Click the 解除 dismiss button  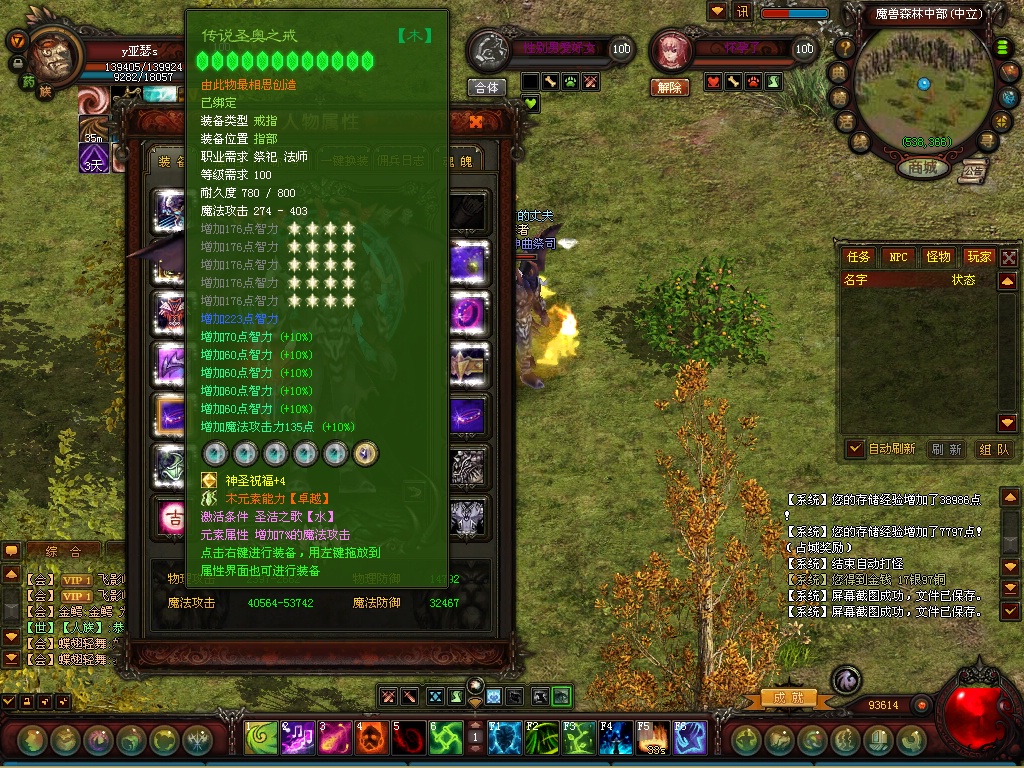669,88
